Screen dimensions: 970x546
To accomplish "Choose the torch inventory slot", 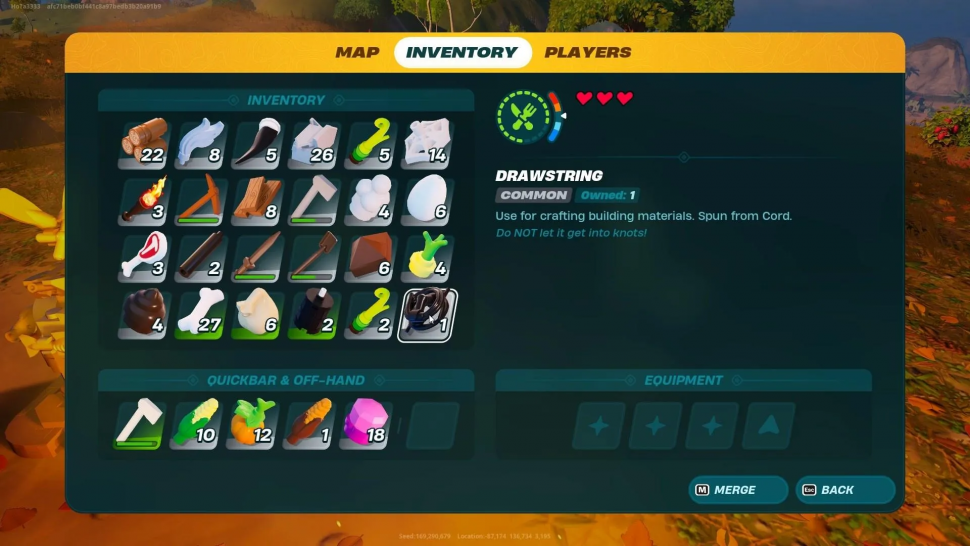I will pyautogui.click(x=145, y=200).
